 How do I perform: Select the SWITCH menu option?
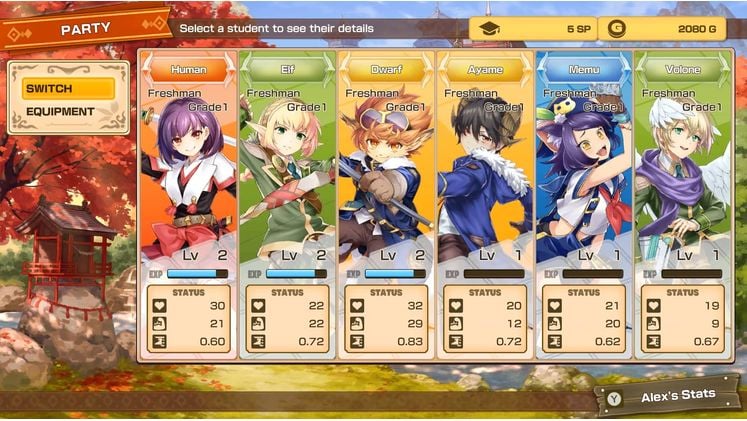[x=68, y=88]
